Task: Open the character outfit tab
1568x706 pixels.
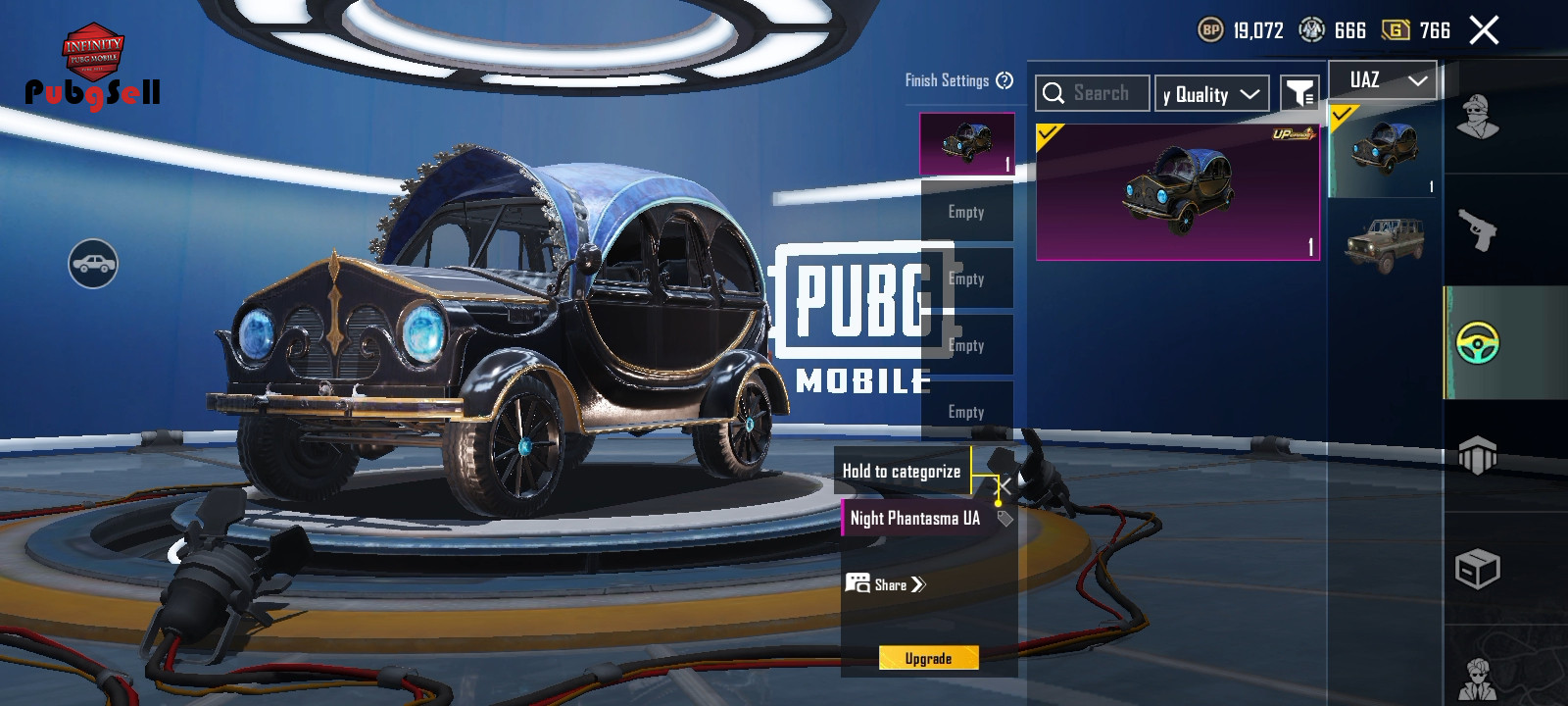Action: click(1478, 118)
